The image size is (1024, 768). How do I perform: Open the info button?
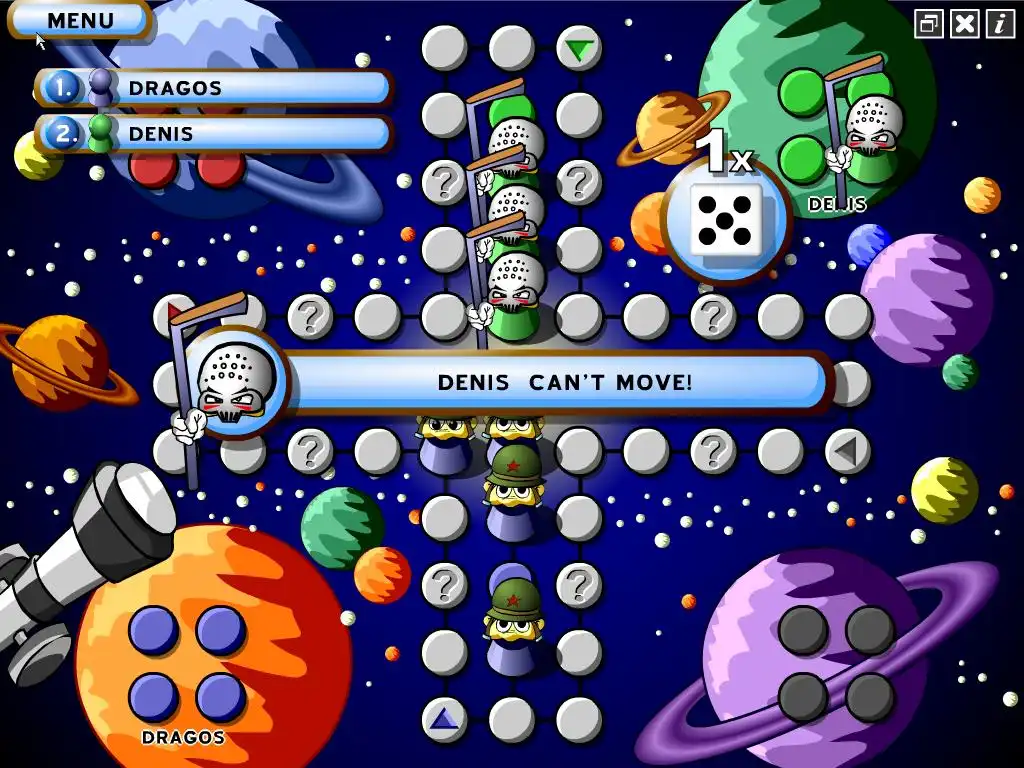[999, 23]
